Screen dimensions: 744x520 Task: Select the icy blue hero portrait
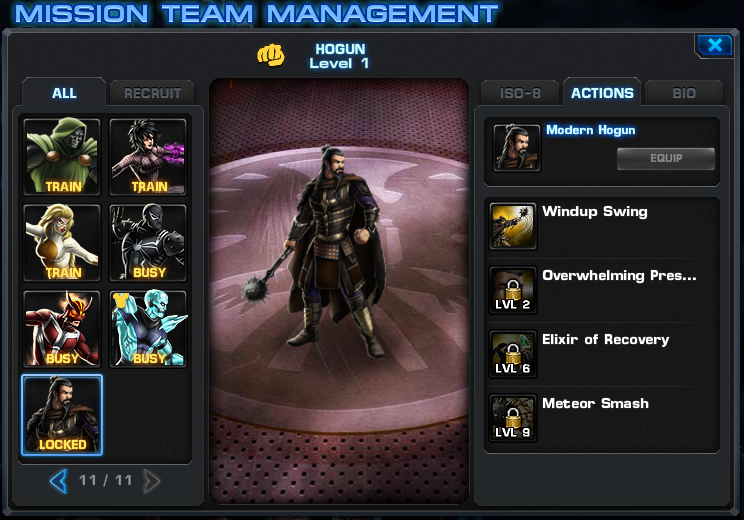tap(148, 329)
